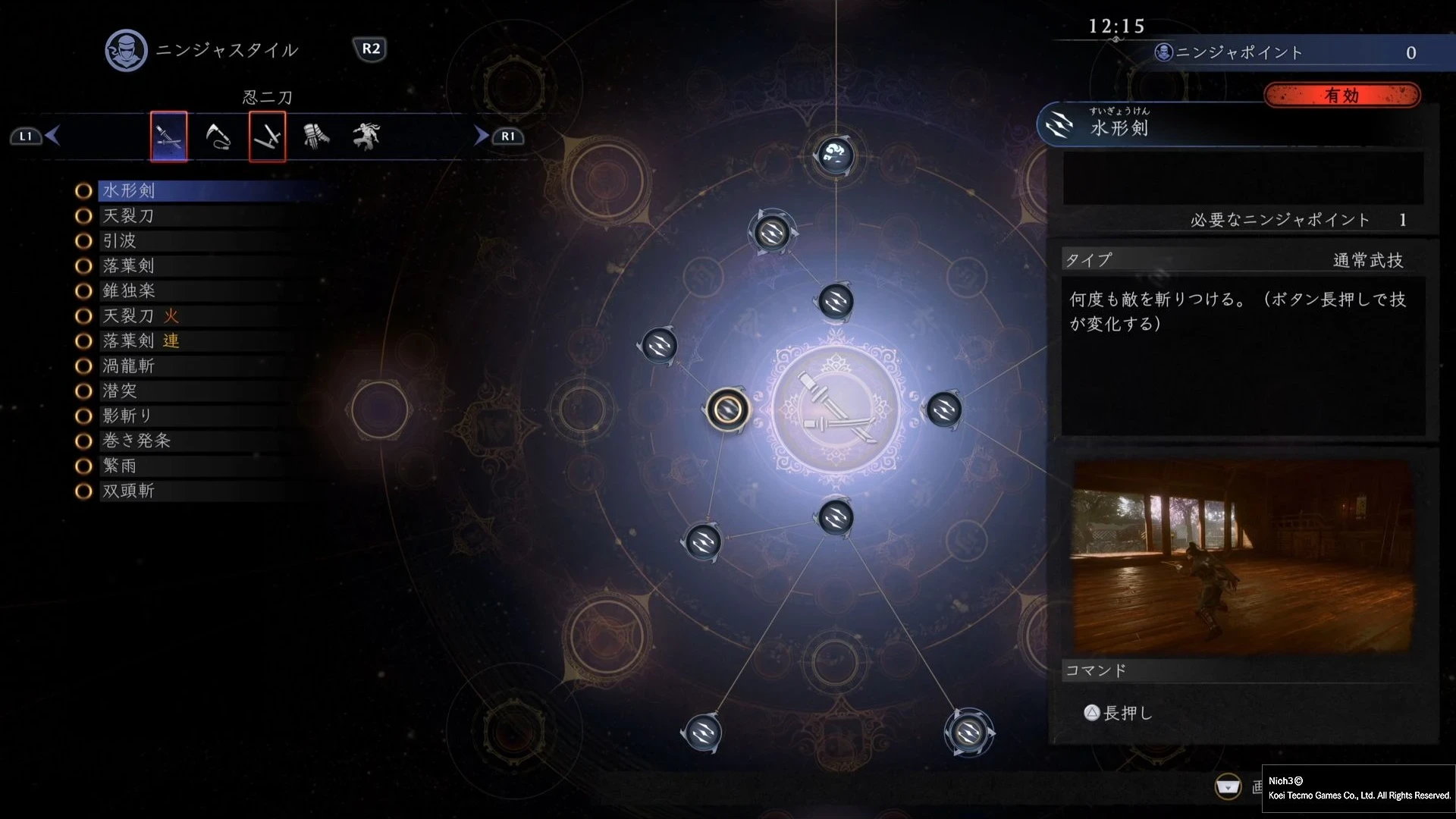This screenshot has height=819, width=1456.
Task: Select the 影斬り skill entry
Action: click(x=127, y=416)
